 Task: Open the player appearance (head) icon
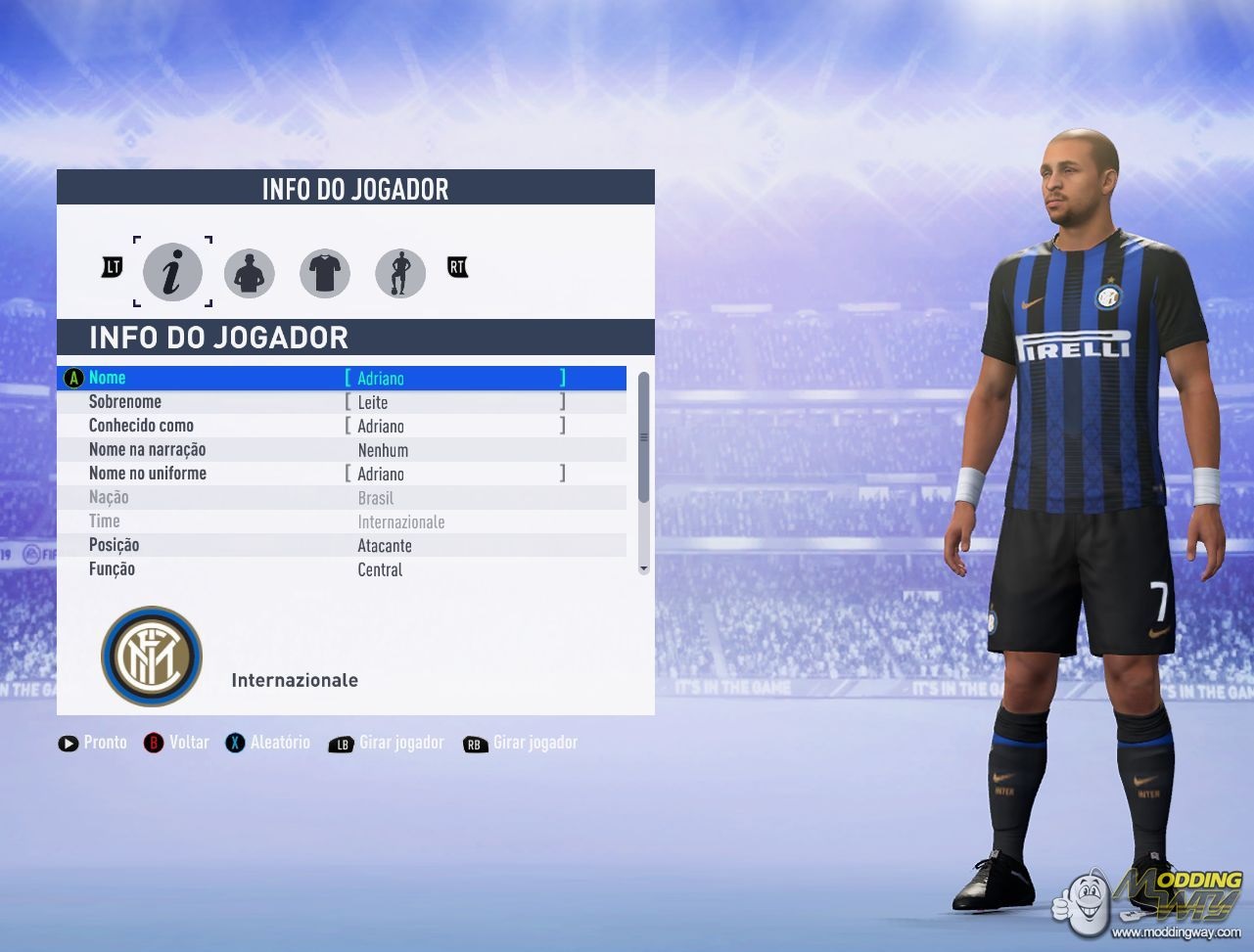(249, 273)
